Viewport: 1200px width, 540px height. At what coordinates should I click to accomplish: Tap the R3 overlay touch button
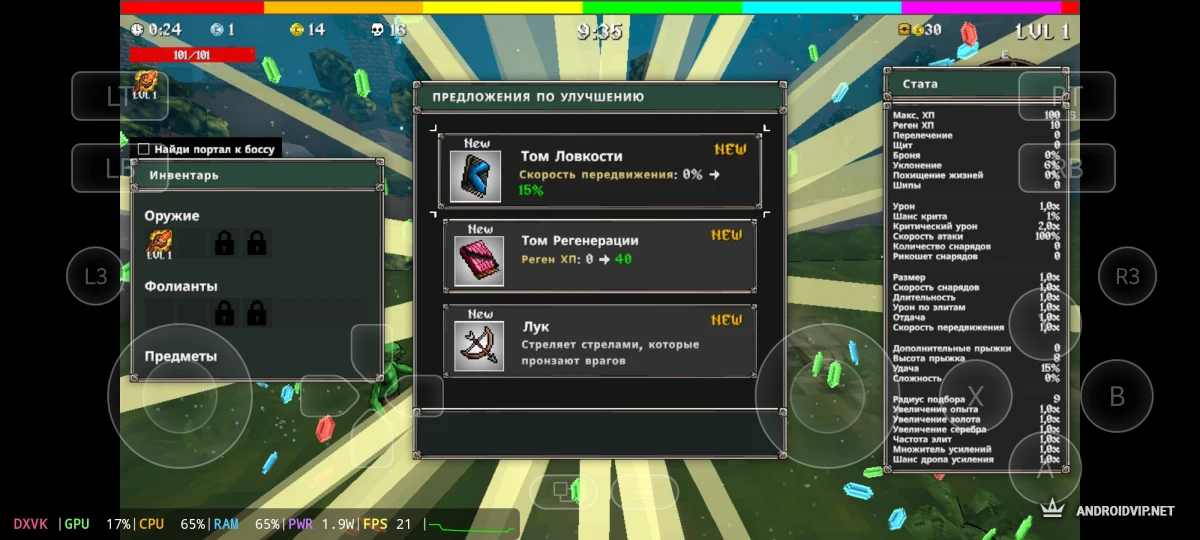1127,275
